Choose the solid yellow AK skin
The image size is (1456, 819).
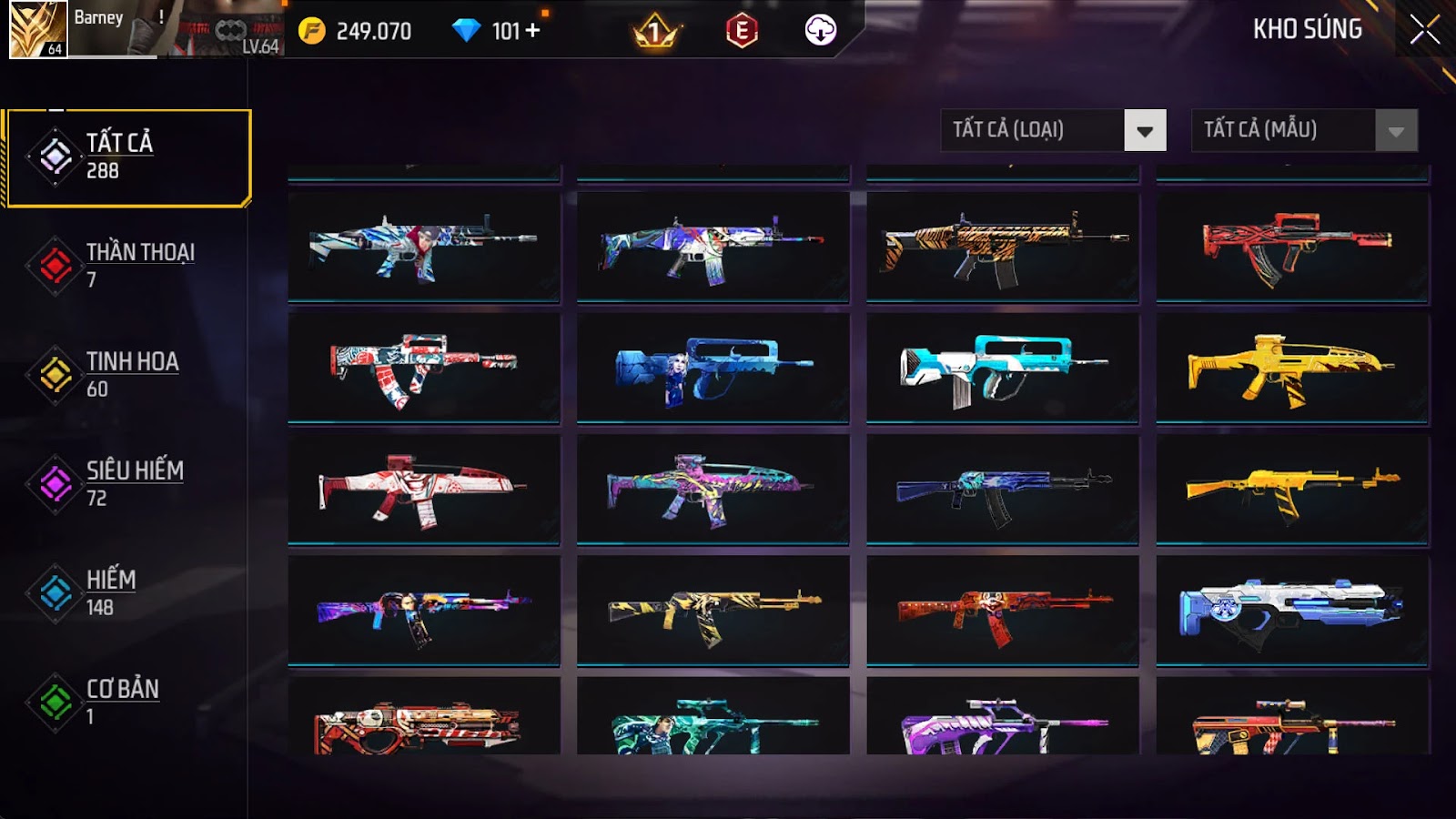[x=1292, y=490]
